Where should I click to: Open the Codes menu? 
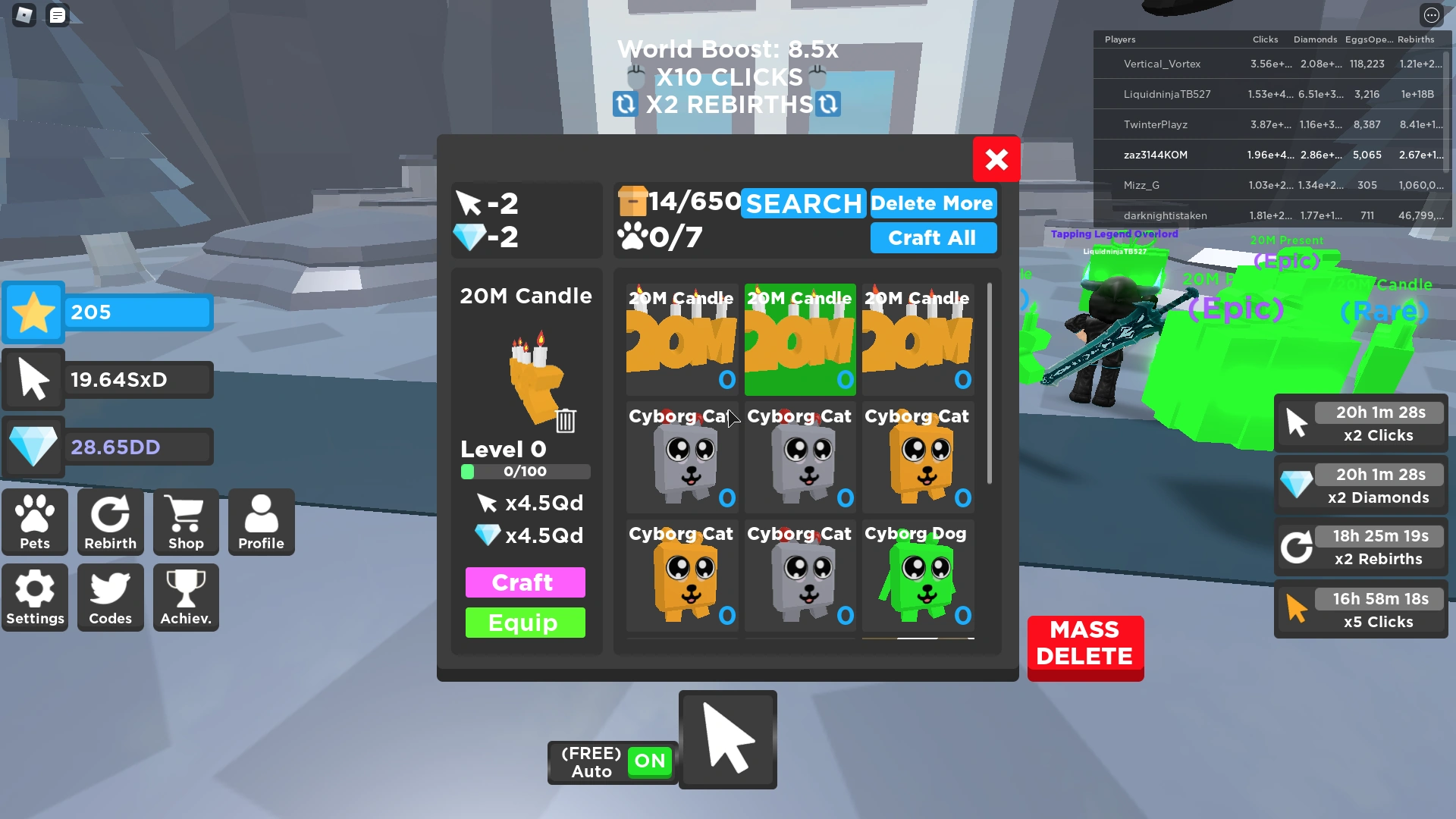(110, 598)
